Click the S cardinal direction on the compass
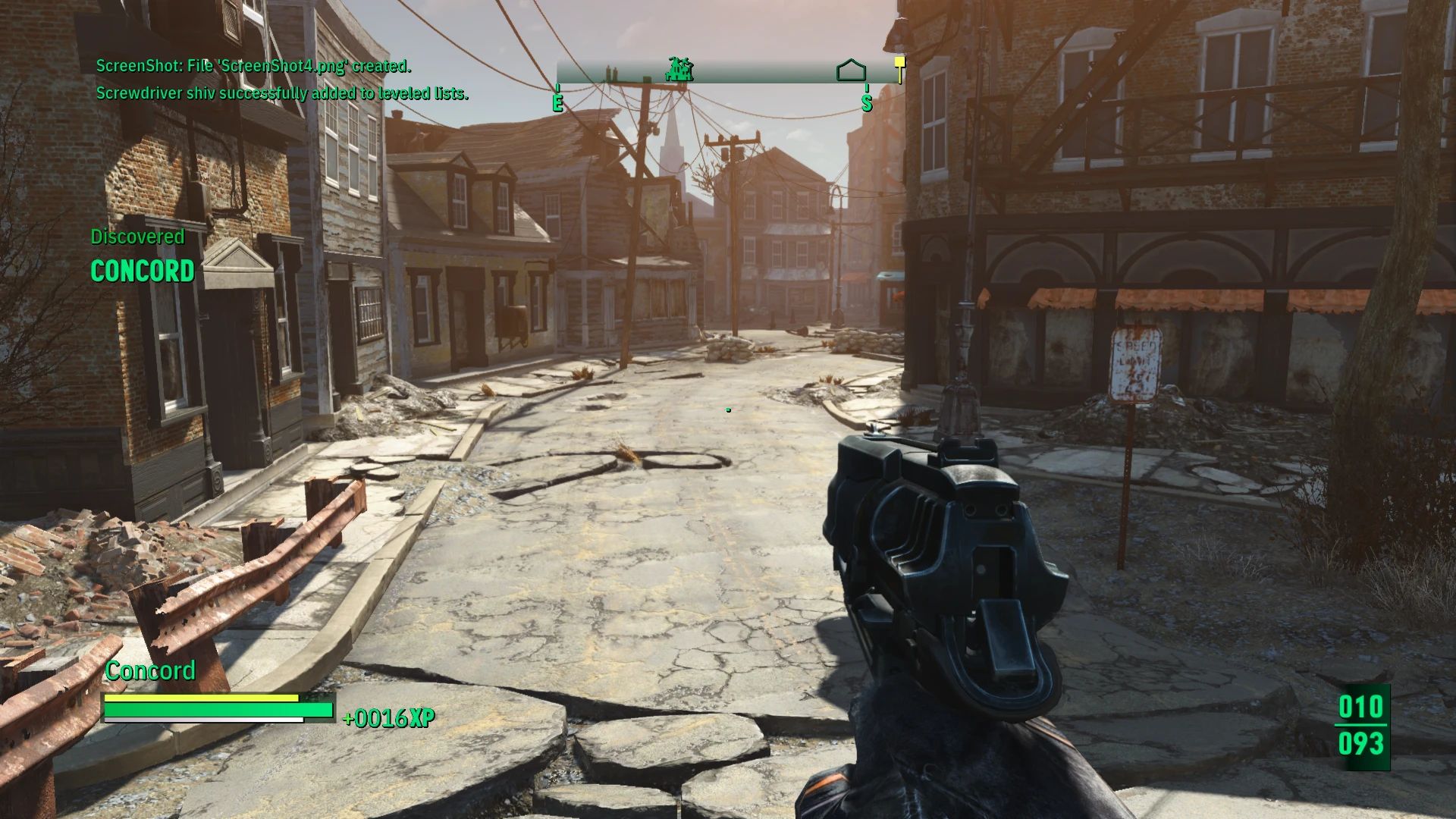 pos(866,105)
